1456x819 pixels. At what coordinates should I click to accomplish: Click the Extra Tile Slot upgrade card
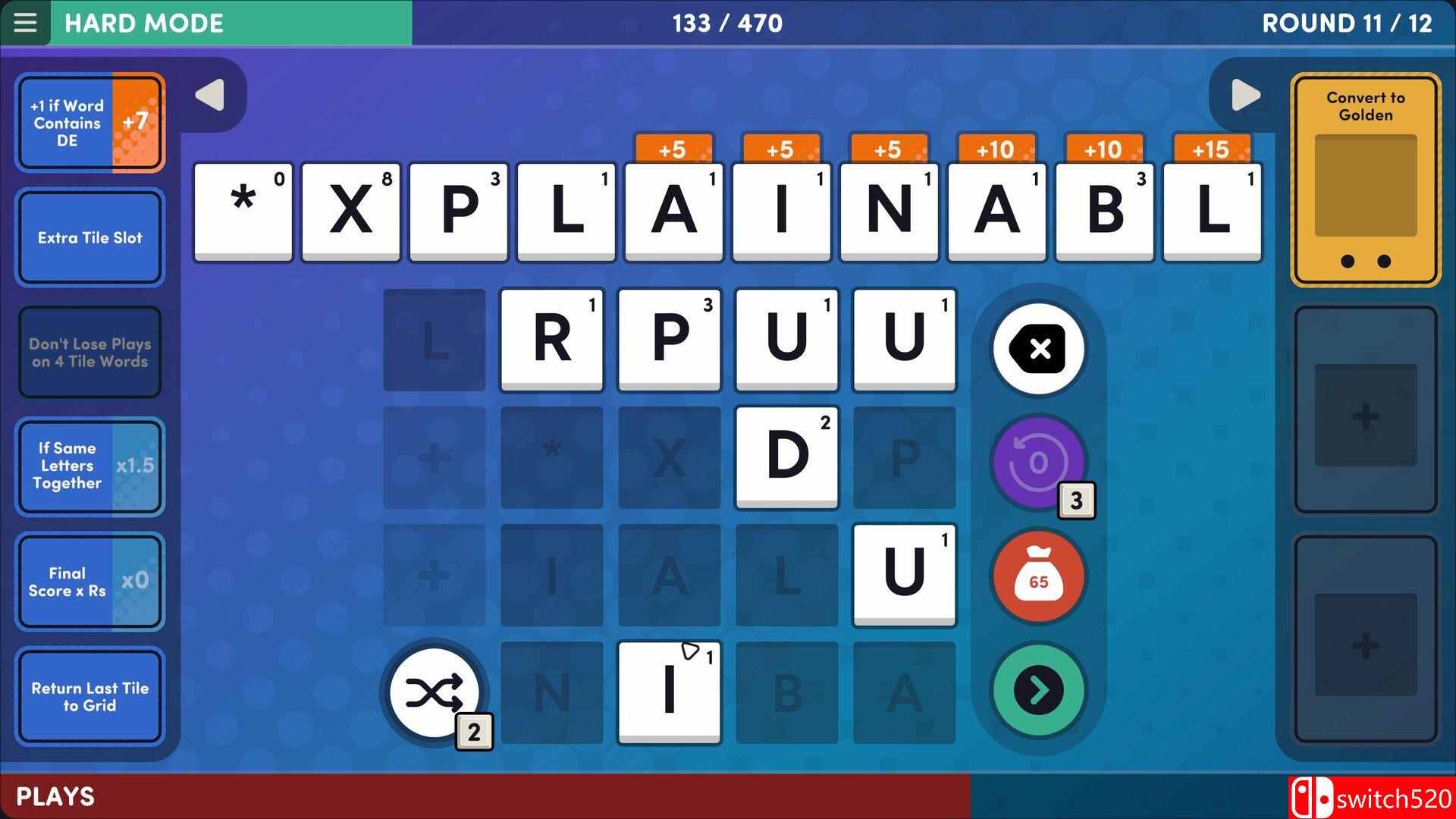click(89, 237)
